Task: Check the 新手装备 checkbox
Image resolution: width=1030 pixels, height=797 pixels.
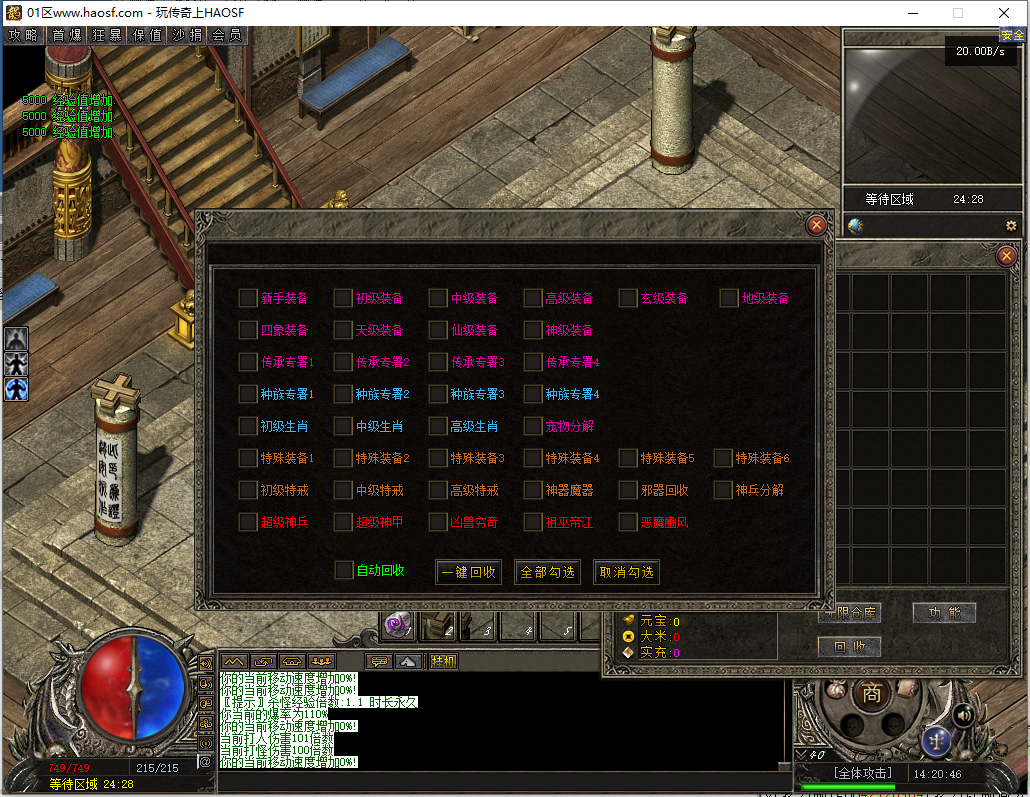Action: 248,298
